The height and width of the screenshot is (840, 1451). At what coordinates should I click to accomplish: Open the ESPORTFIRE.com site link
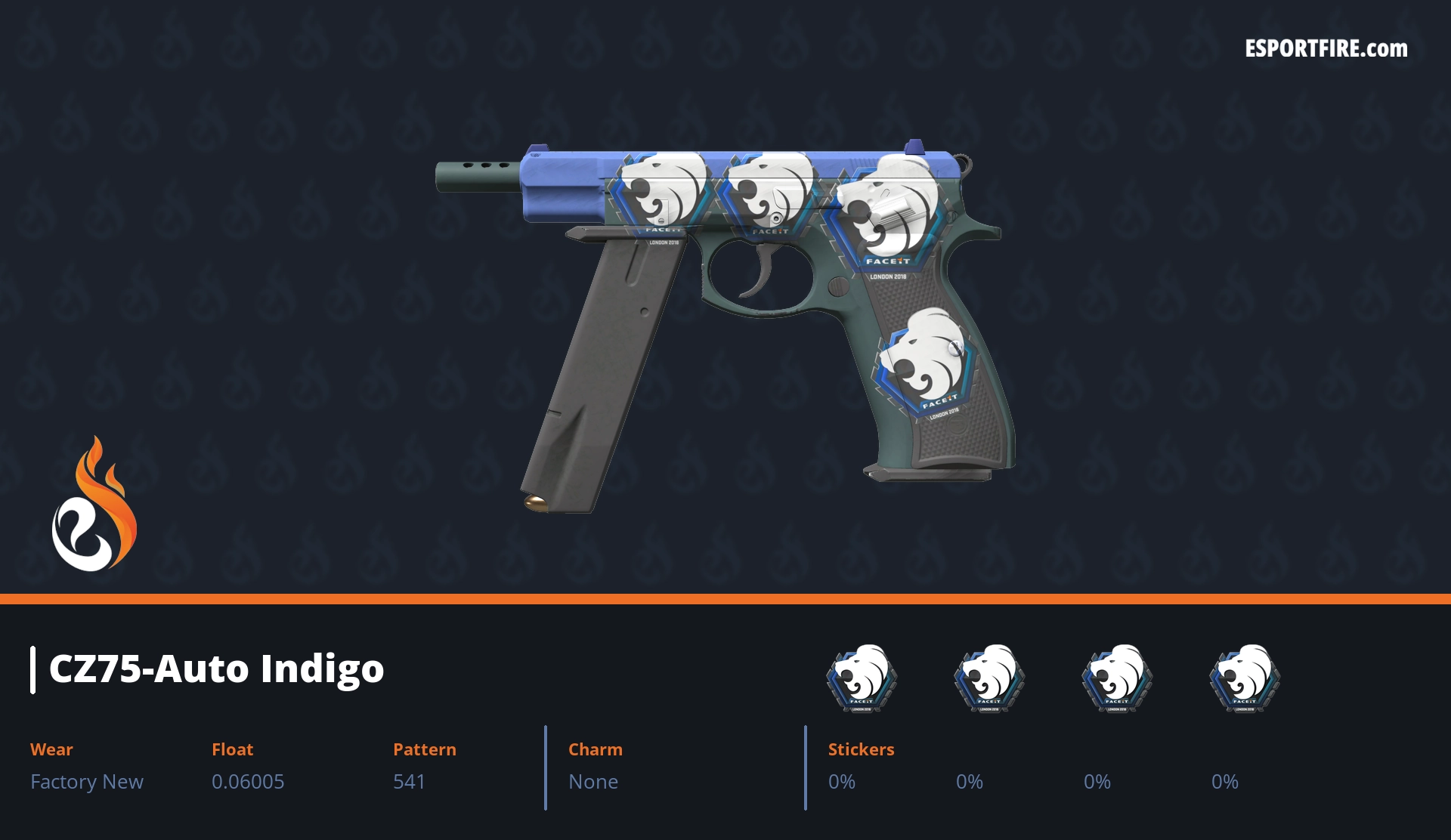1326,49
